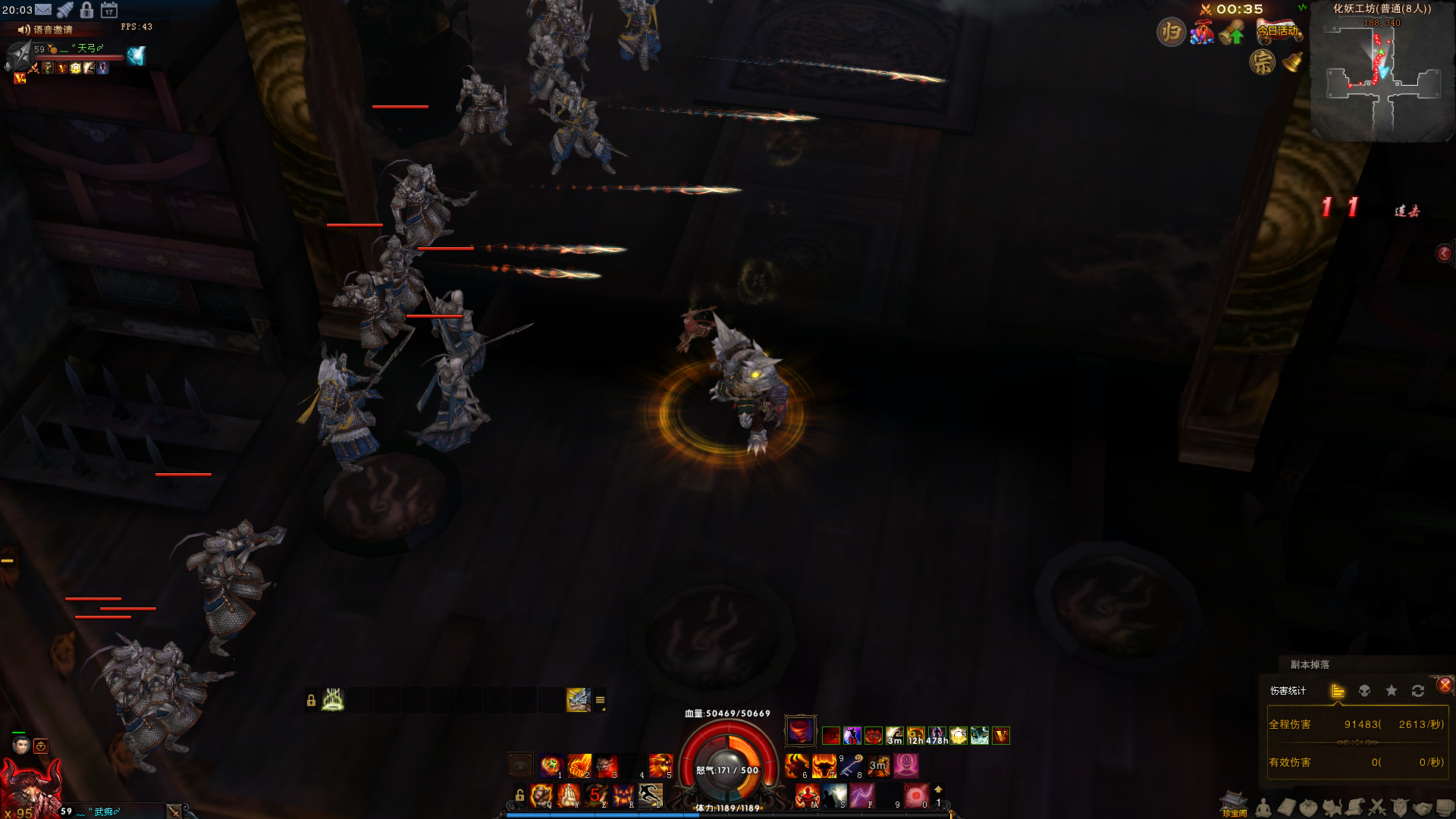Open the 宗 sect emblem button
1456x819 pixels.
coord(1263,62)
